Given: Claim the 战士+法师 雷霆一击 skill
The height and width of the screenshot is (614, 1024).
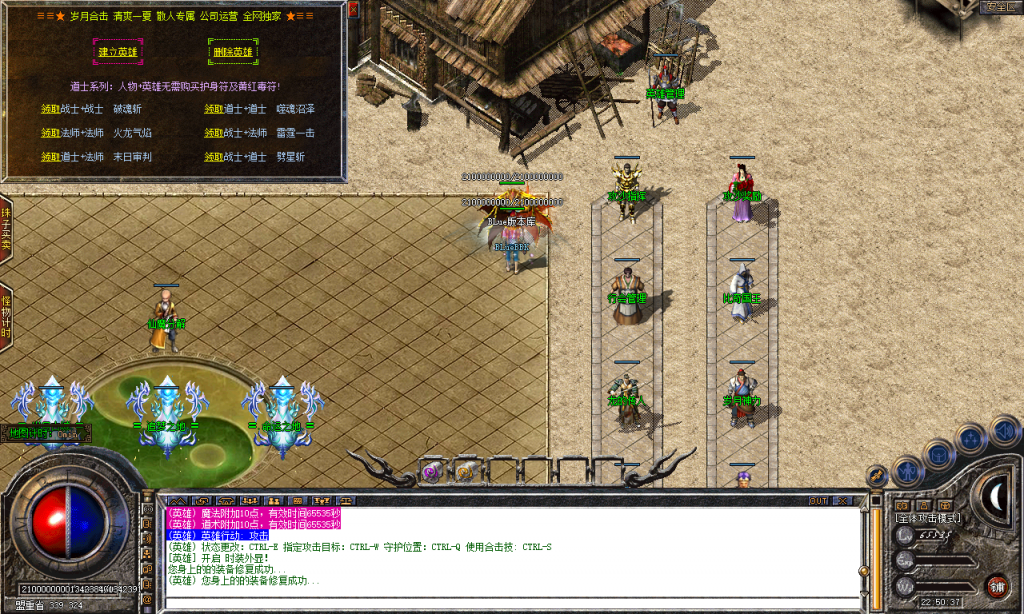Looking at the screenshot, I should [214, 132].
